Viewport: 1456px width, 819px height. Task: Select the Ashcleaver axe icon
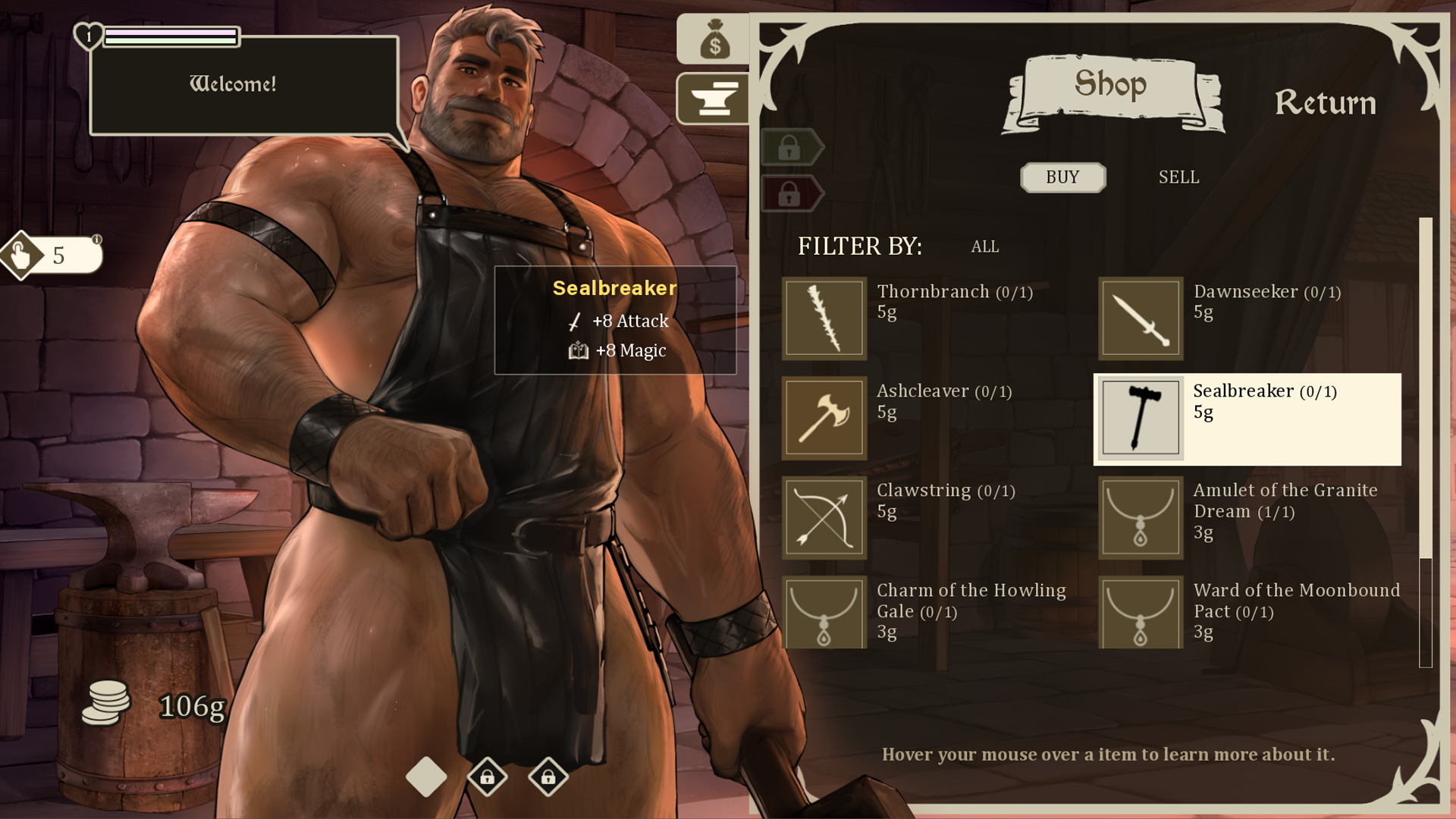coord(824,417)
